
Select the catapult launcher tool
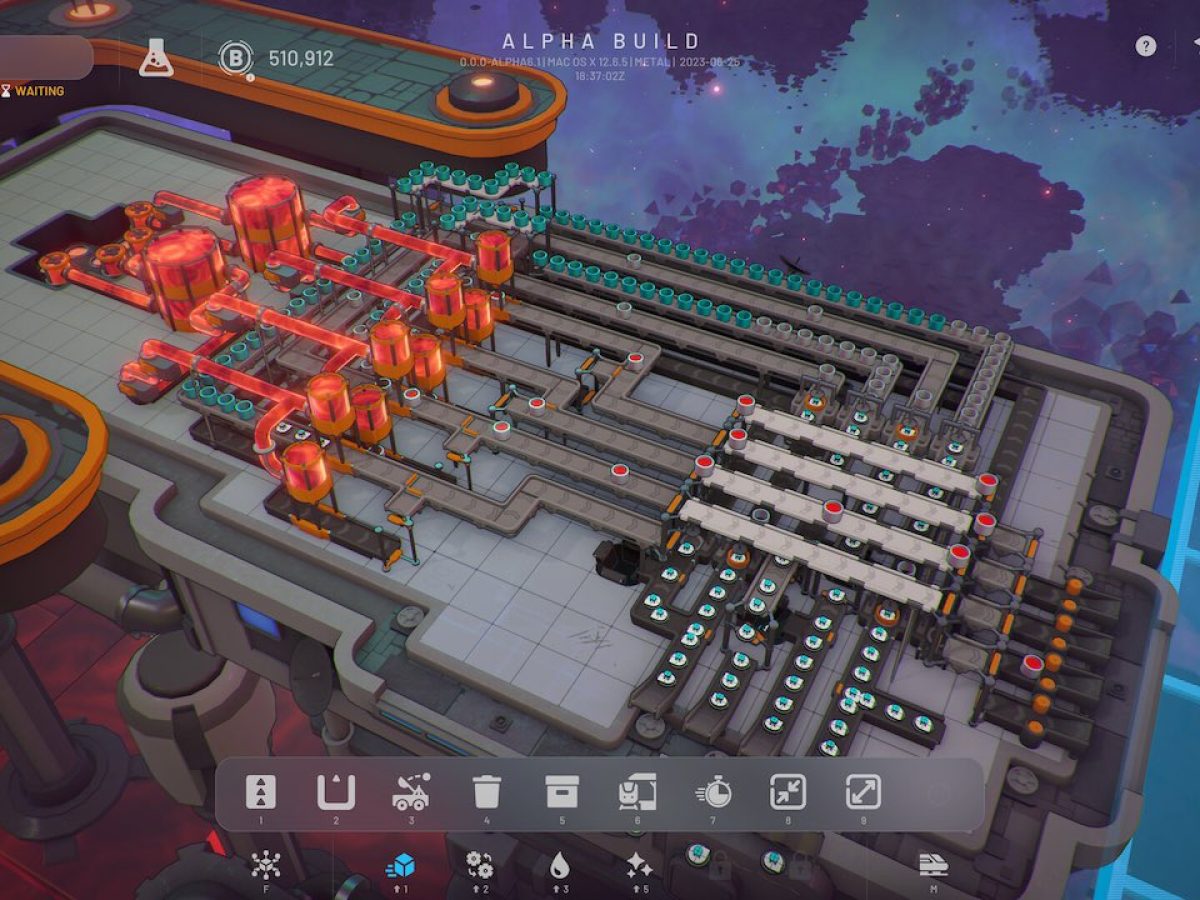point(411,793)
